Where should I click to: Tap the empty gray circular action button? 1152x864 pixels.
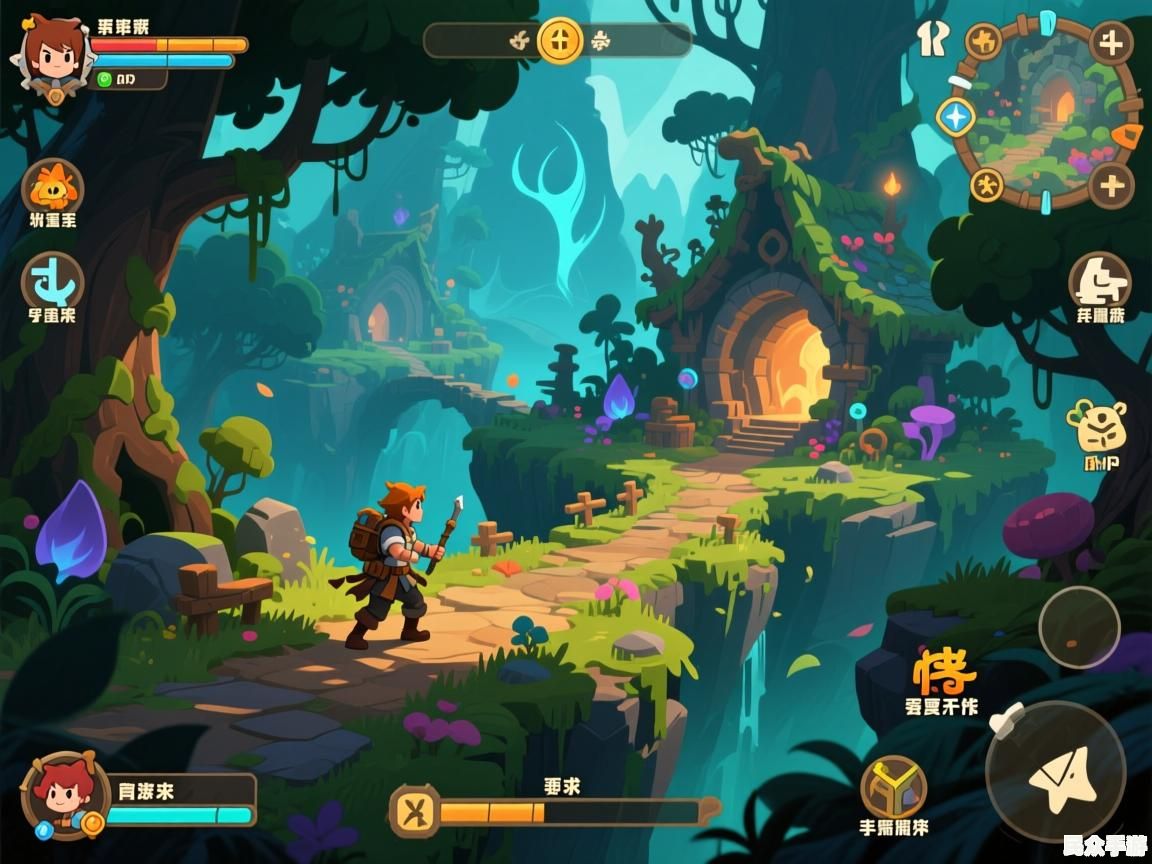(x=1079, y=627)
